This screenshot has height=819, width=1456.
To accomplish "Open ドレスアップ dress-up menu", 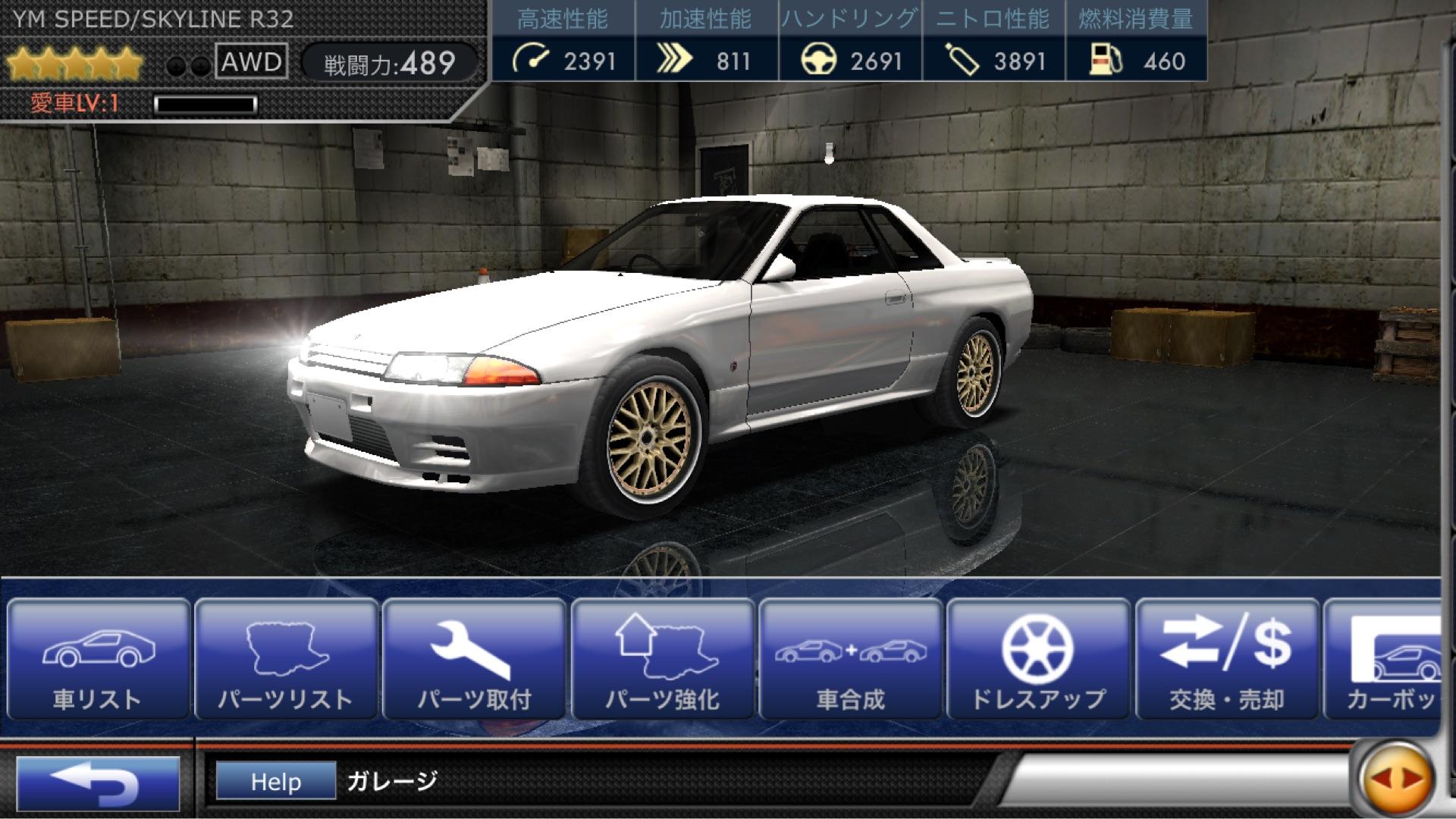I will (x=1038, y=659).
